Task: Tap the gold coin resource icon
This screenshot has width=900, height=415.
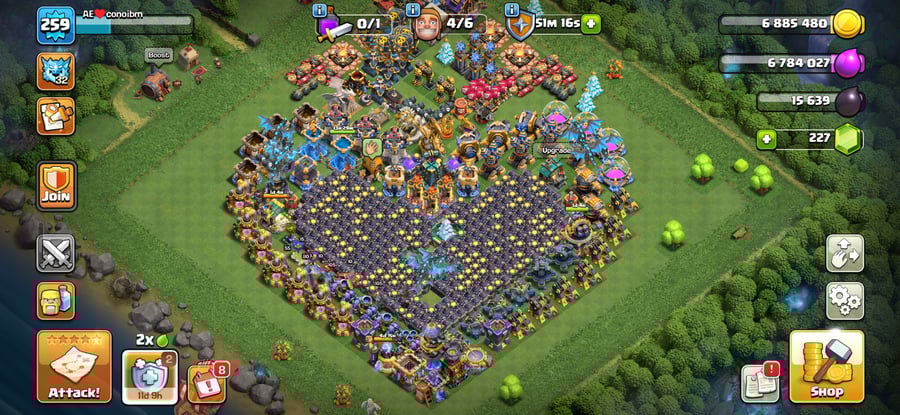Action: coord(848,24)
